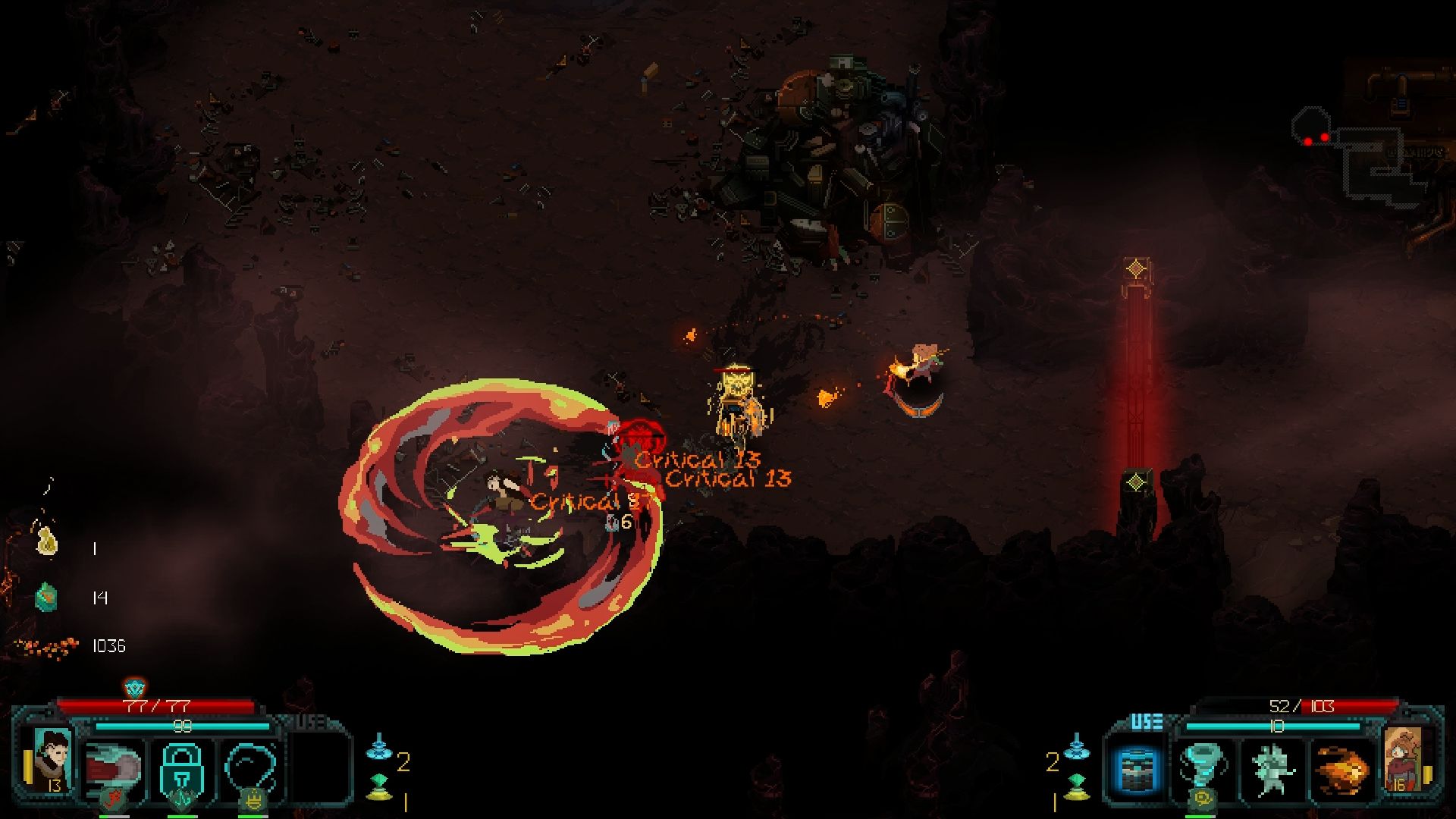Use the glowing blue item slot
Screen dimensions: 1456x819
click(1136, 769)
